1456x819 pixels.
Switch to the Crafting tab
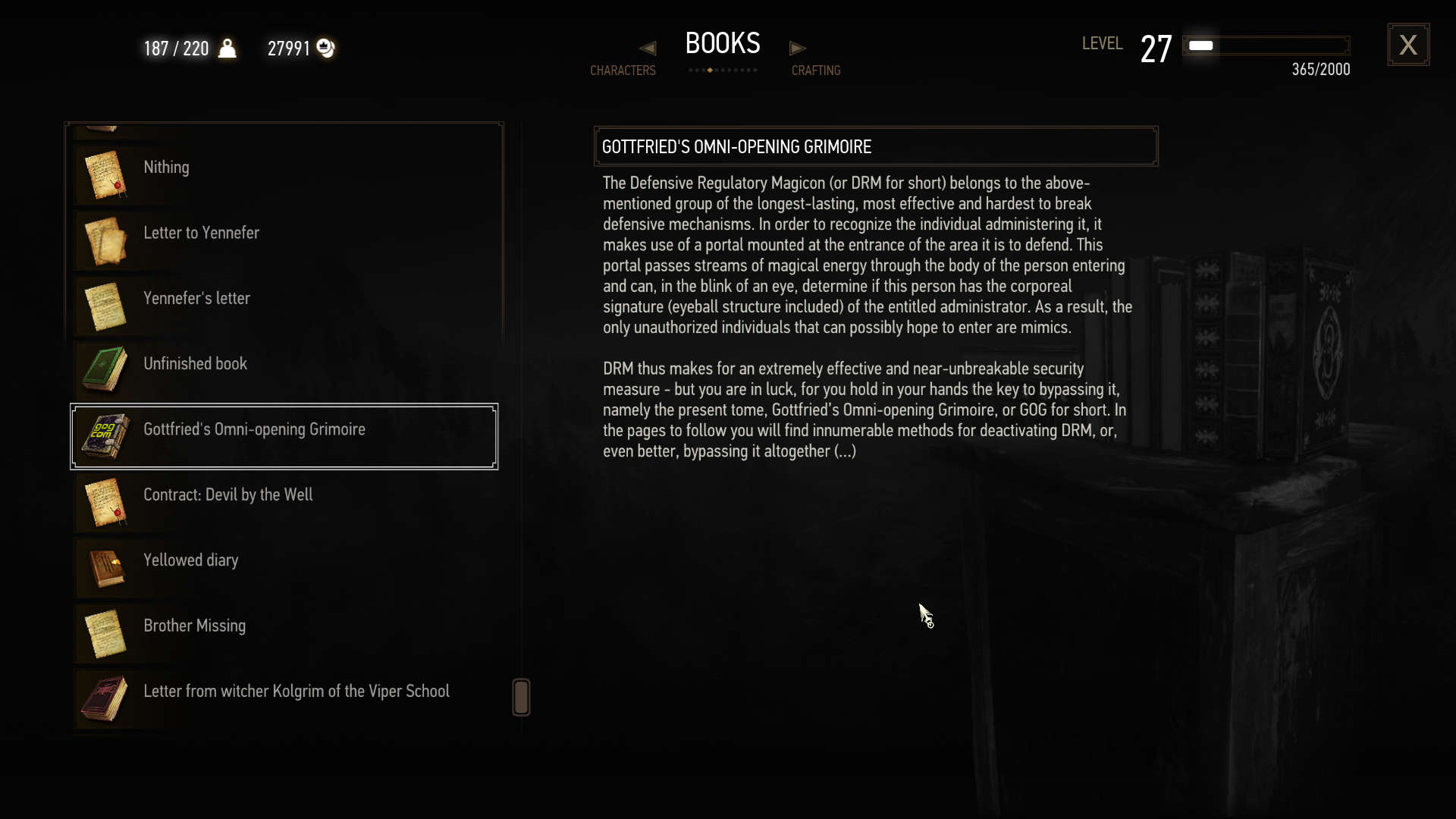[x=816, y=71]
